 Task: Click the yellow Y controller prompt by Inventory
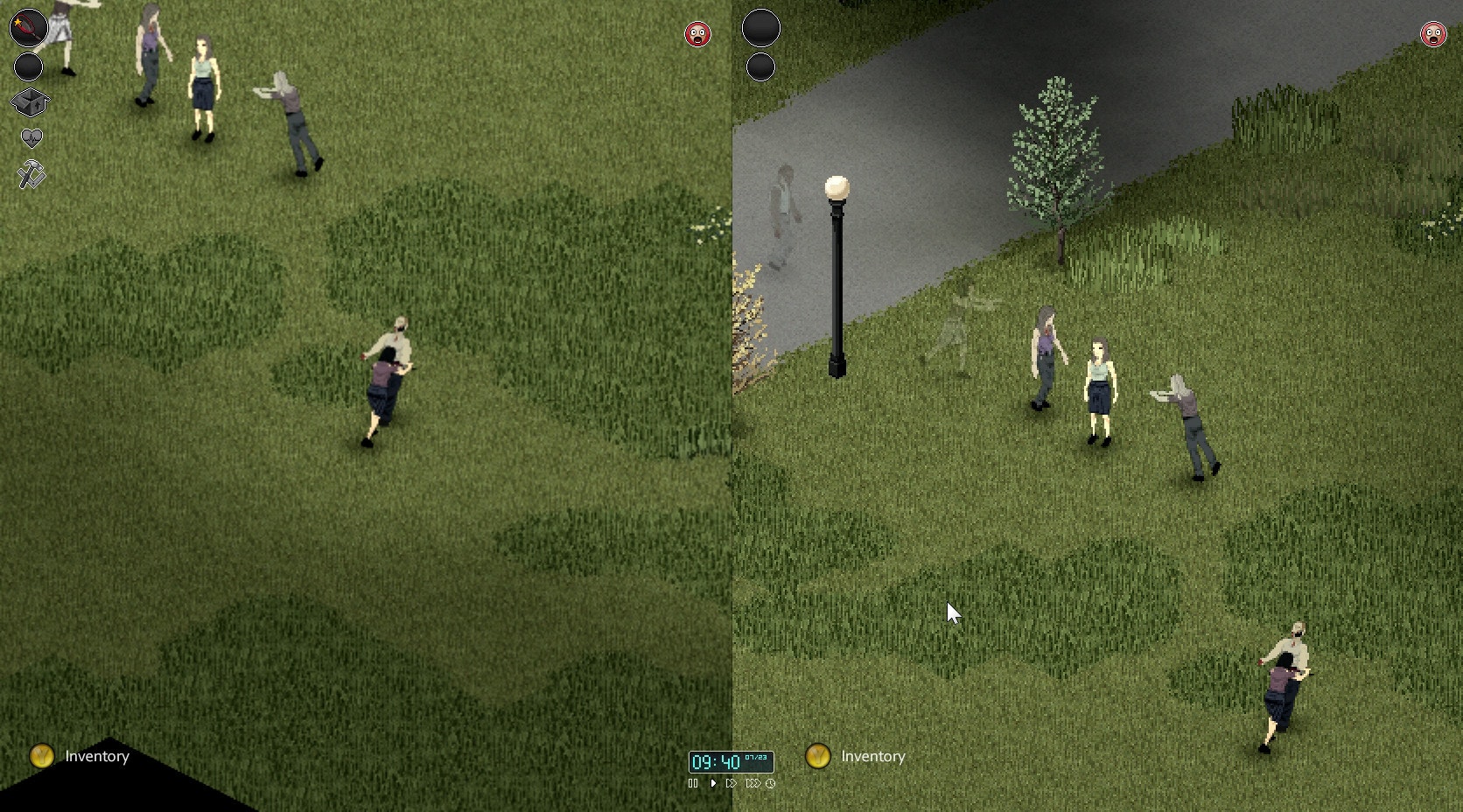click(x=41, y=756)
